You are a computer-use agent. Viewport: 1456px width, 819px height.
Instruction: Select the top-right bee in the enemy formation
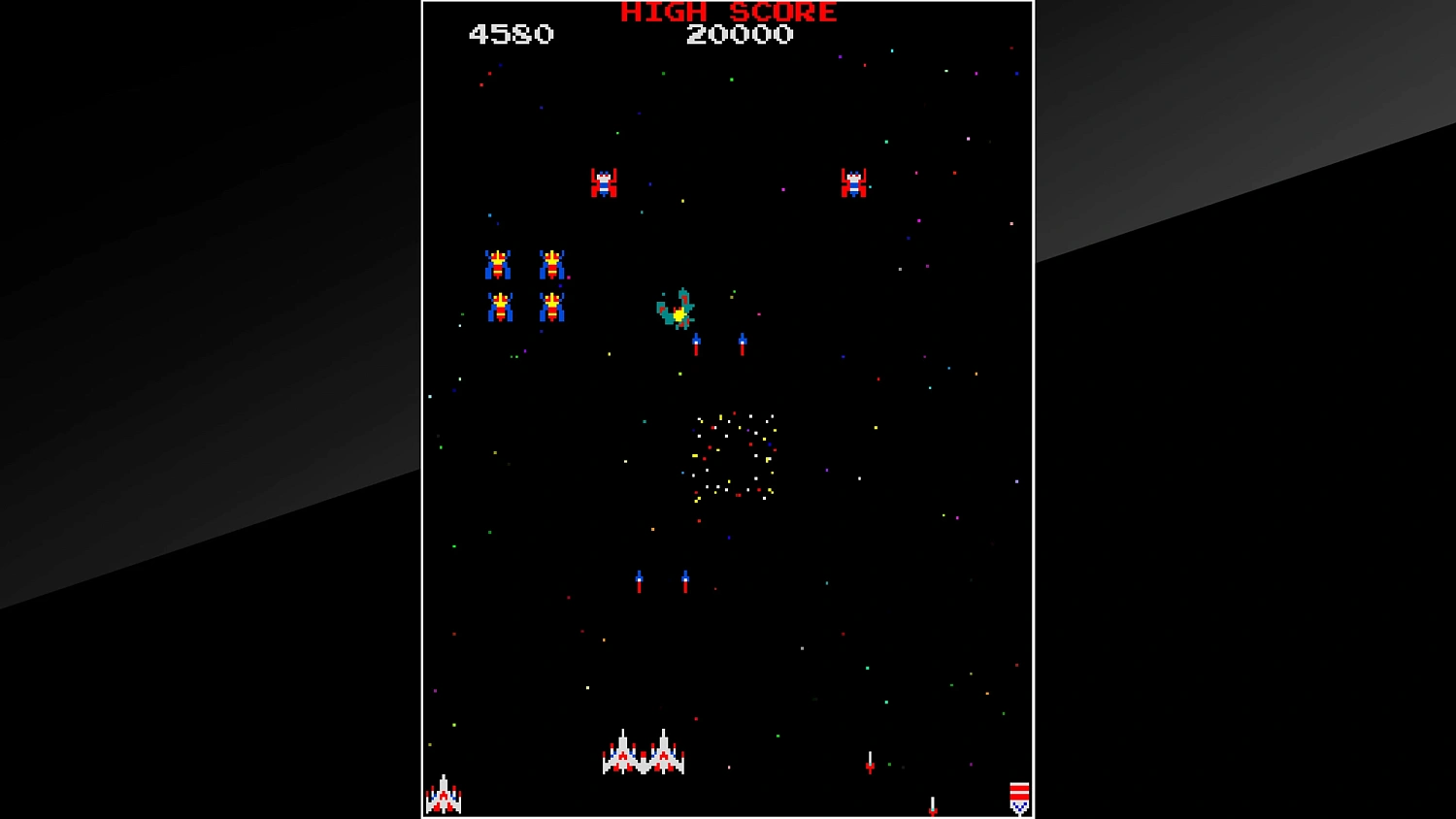pyautogui.click(x=551, y=265)
